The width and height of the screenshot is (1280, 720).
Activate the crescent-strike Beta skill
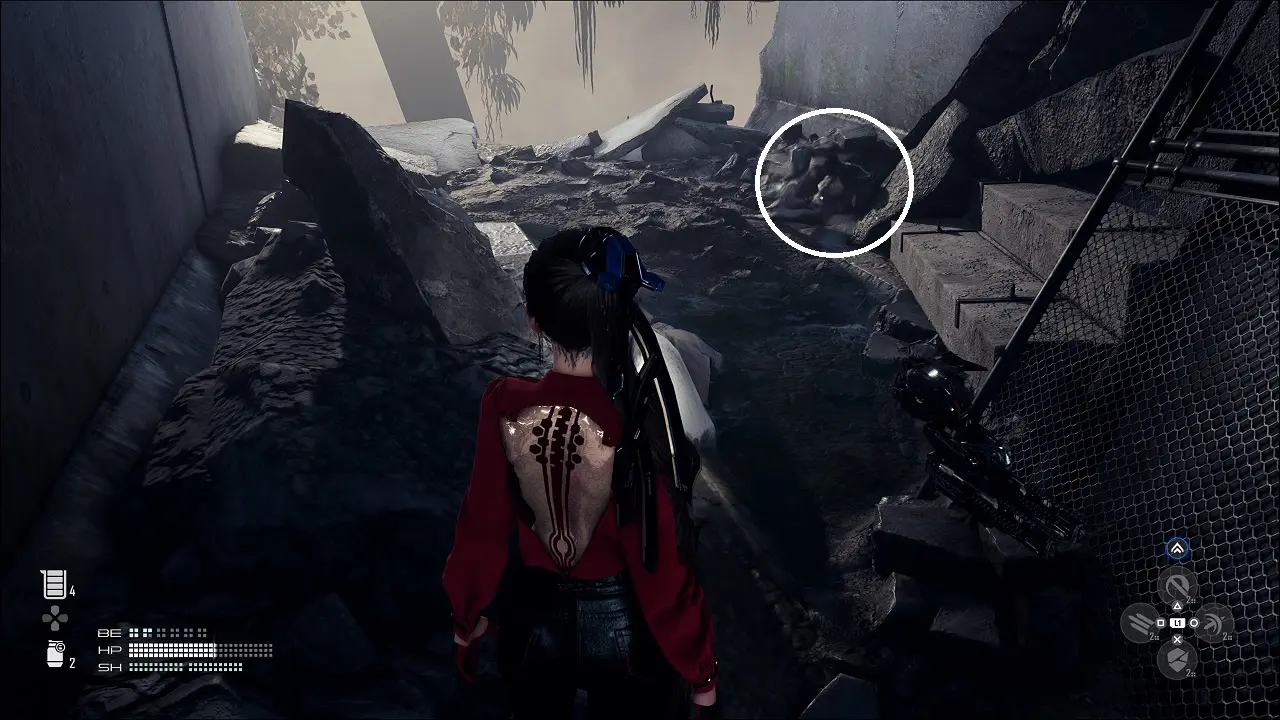coord(1214,623)
